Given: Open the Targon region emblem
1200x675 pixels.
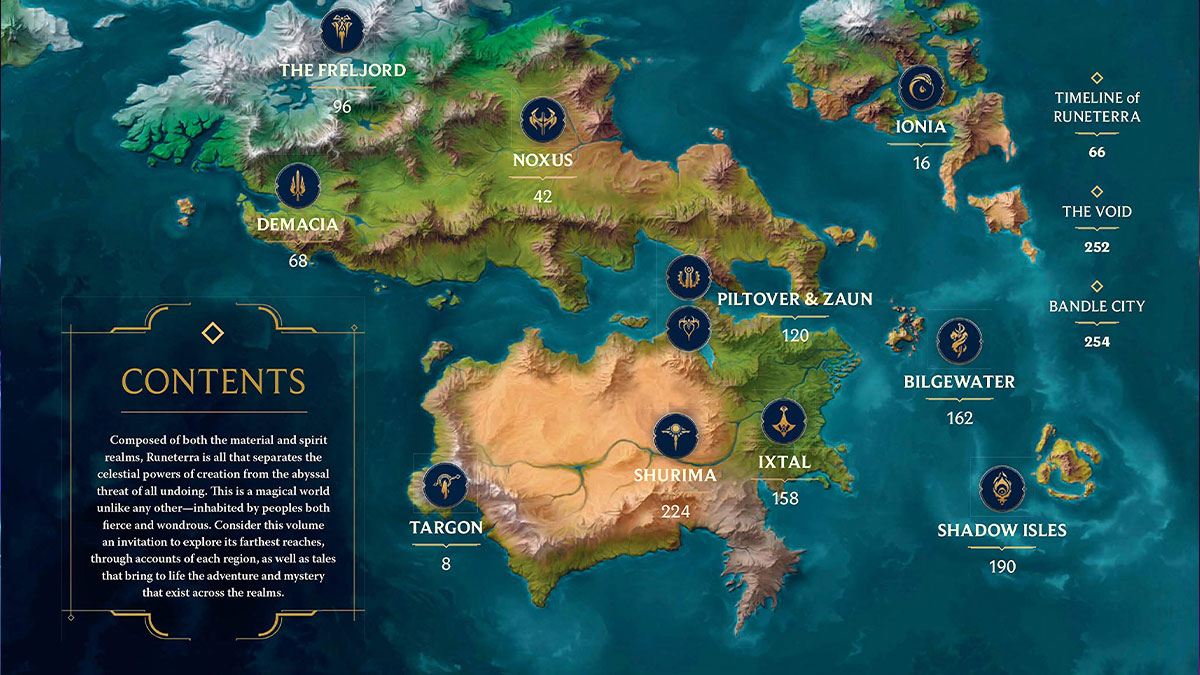Looking at the screenshot, I should click(446, 487).
